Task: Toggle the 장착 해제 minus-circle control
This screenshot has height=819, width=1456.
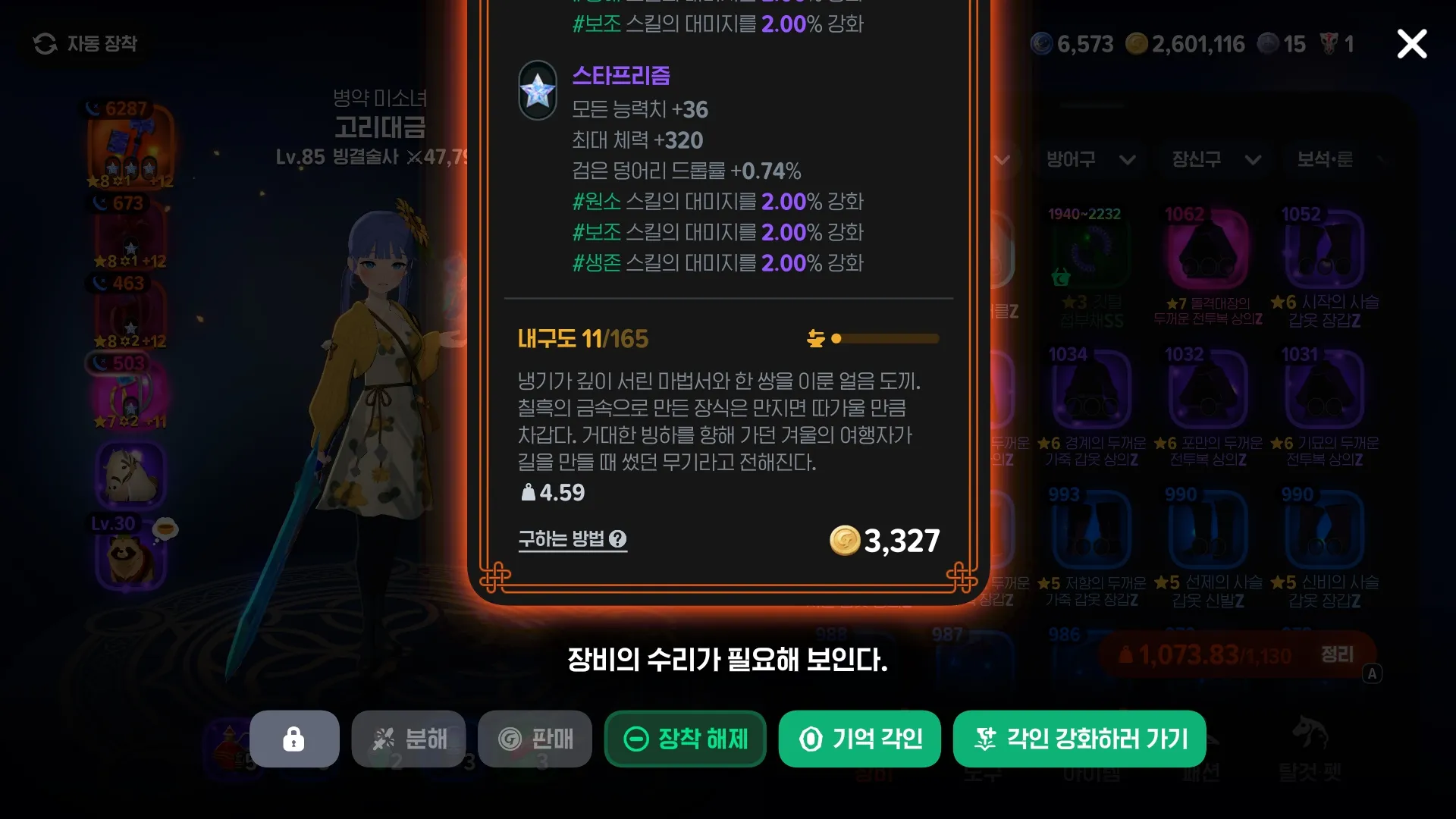Action: [x=635, y=739]
